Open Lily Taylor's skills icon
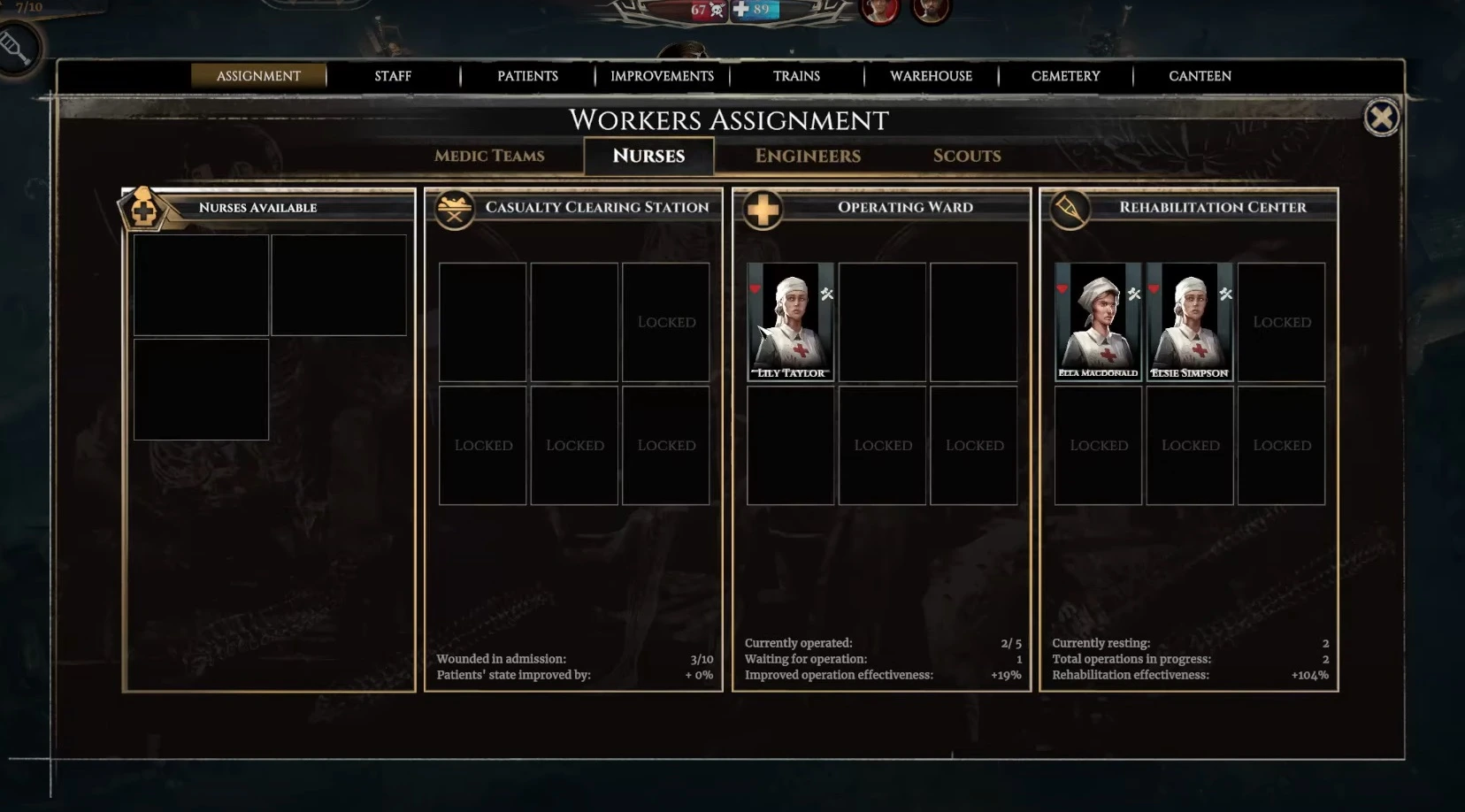This screenshot has width=1465, height=812. tap(826, 293)
